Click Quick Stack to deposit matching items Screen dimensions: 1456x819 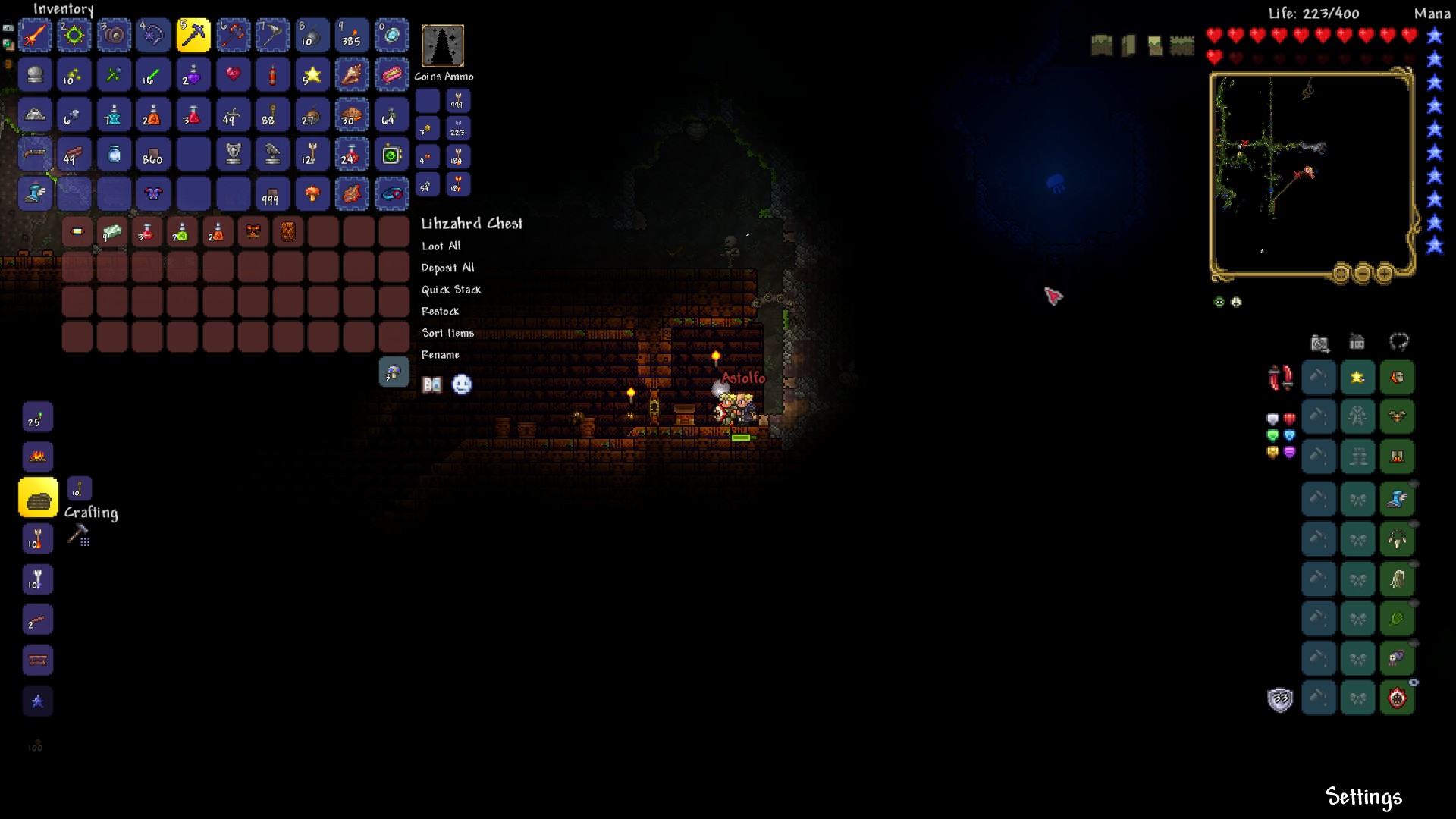[450, 290]
